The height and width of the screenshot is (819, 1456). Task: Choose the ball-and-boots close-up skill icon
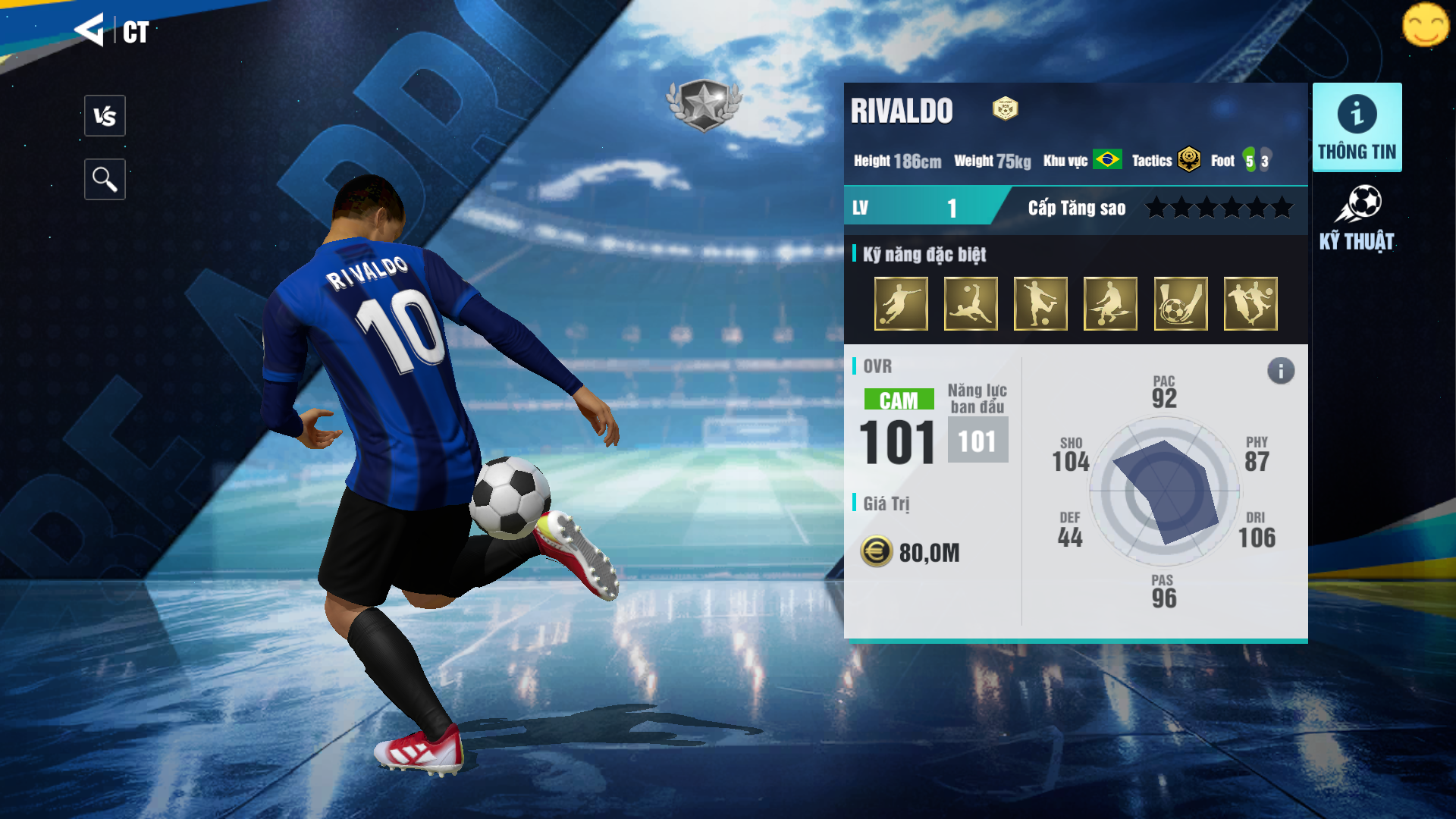point(1181,304)
